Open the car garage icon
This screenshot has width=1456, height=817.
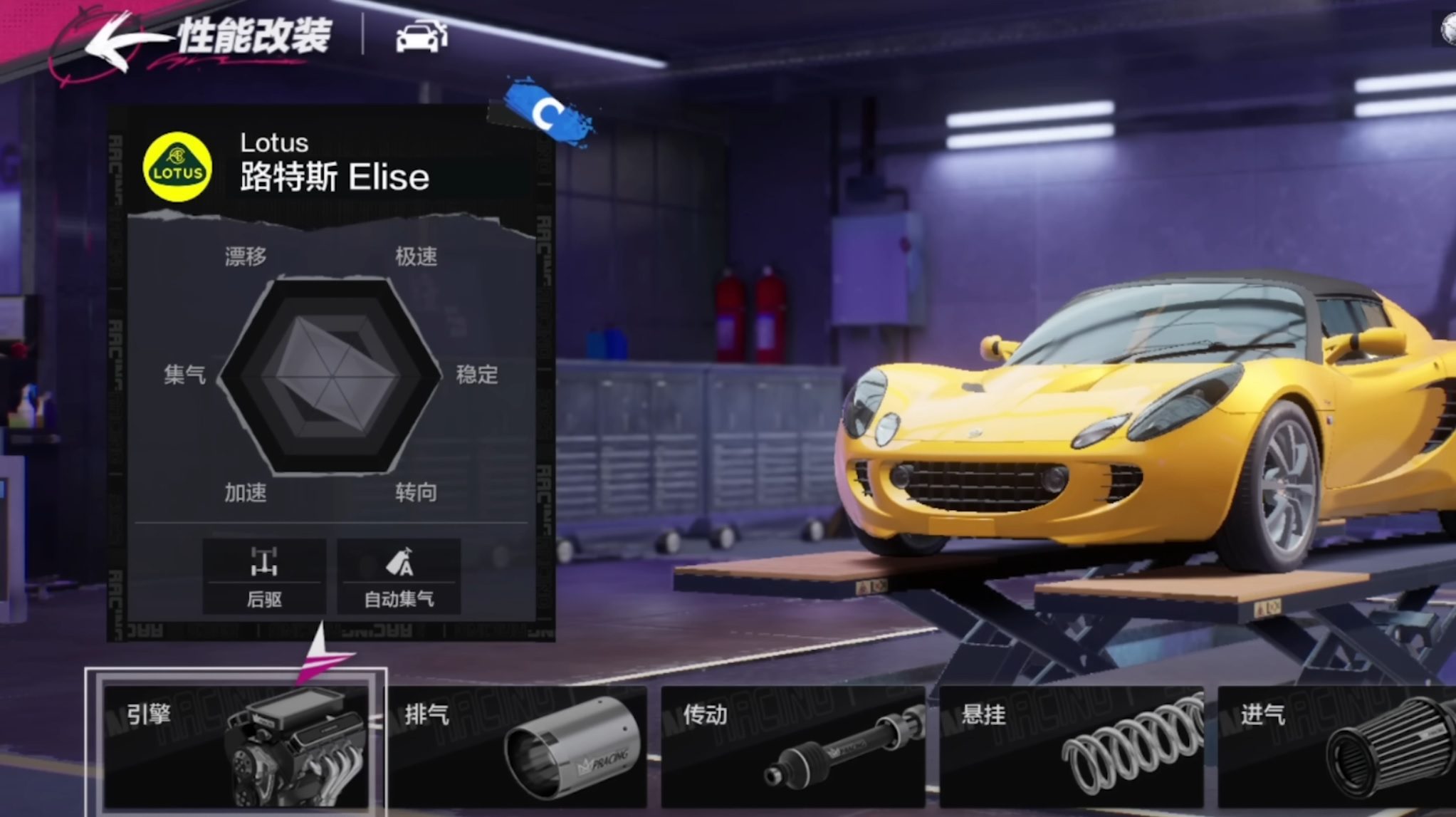(421, 36)
